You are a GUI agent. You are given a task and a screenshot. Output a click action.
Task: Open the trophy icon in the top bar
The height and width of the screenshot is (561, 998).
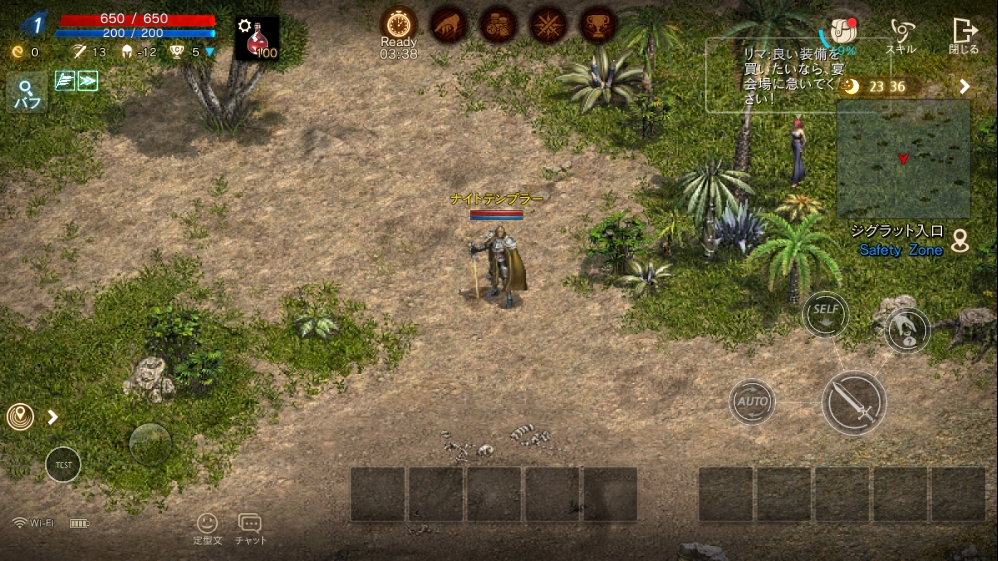pyautogui.click(x=598, y=24)
